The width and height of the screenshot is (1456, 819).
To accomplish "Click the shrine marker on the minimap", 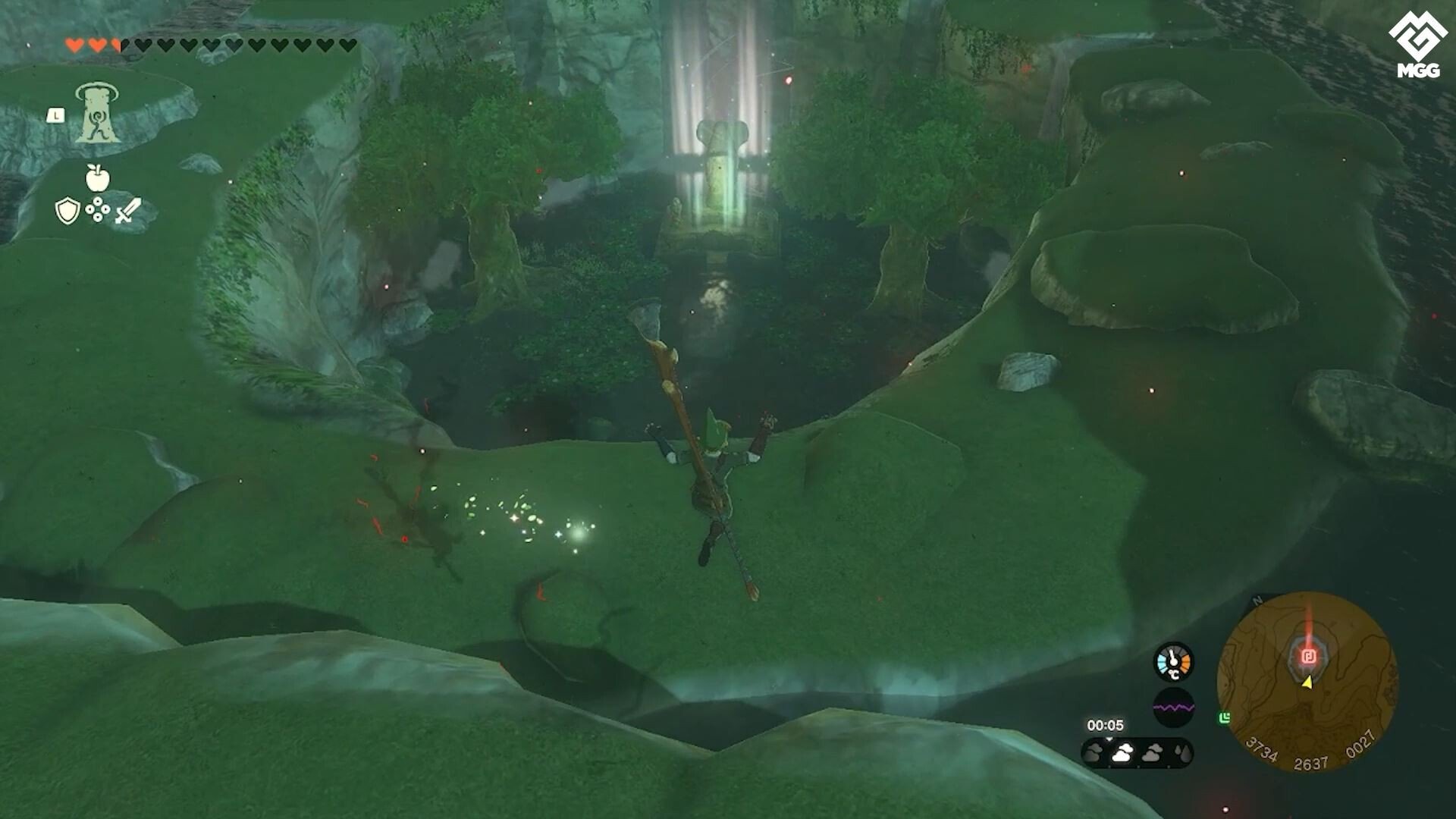I will pos(1310,655).
